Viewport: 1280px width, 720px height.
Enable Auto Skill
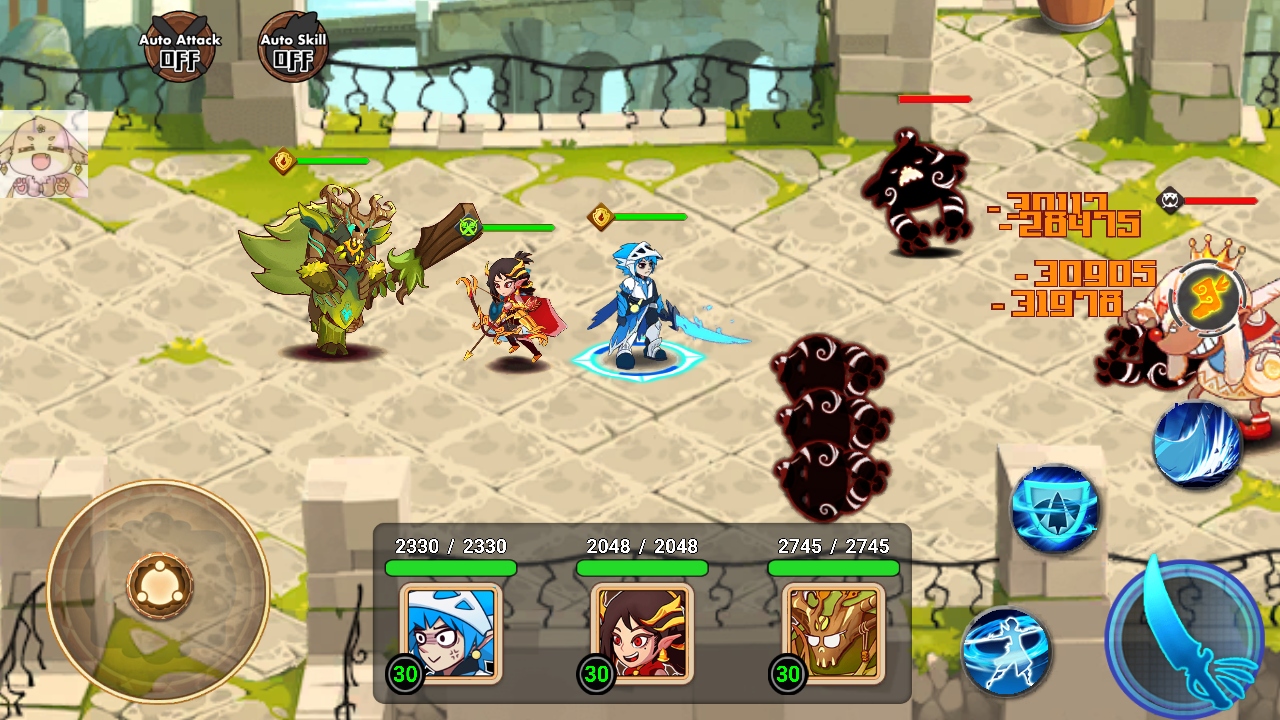pos(291,44)
